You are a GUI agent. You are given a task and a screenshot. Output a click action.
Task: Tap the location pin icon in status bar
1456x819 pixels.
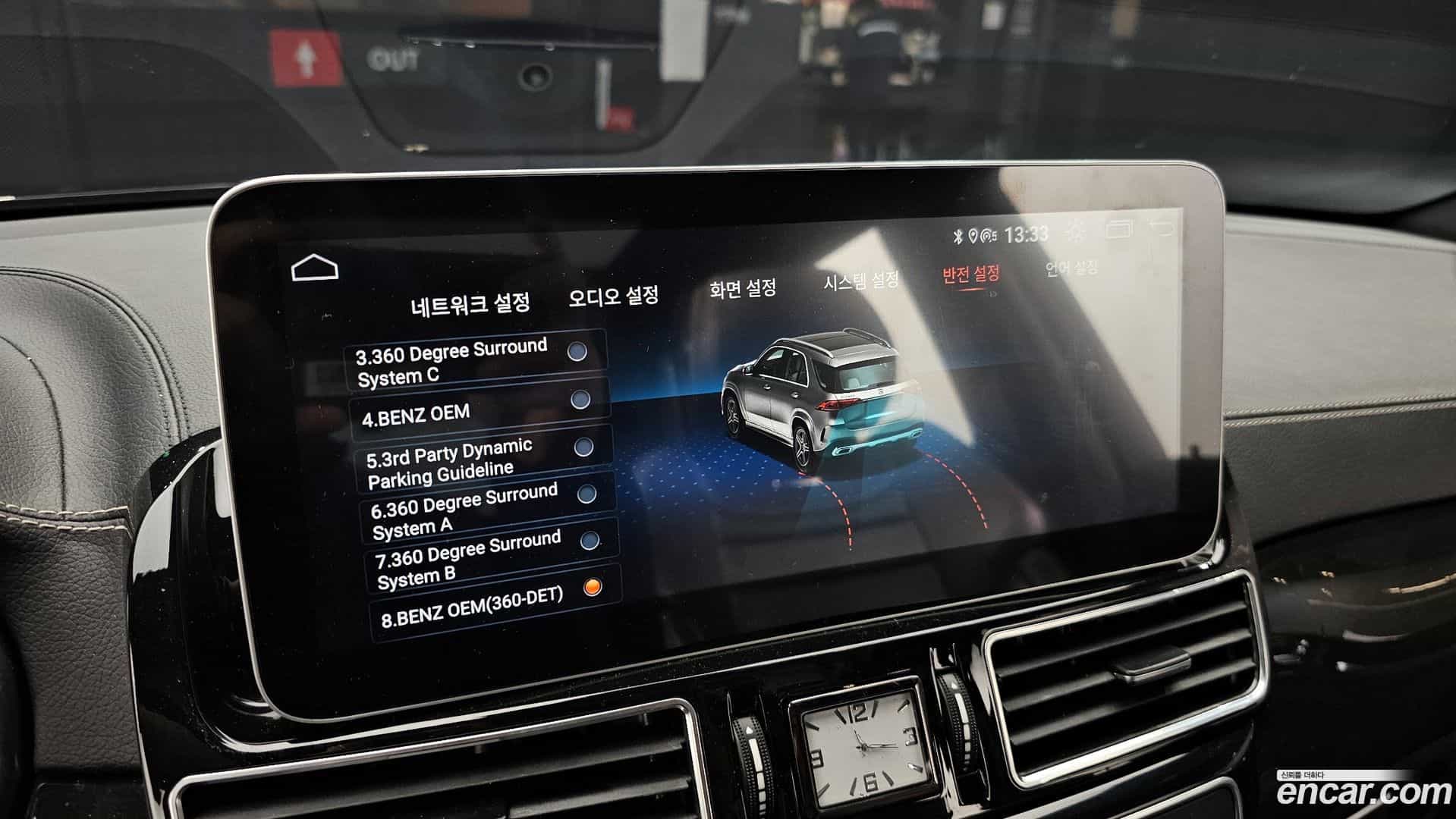(973, 235)
